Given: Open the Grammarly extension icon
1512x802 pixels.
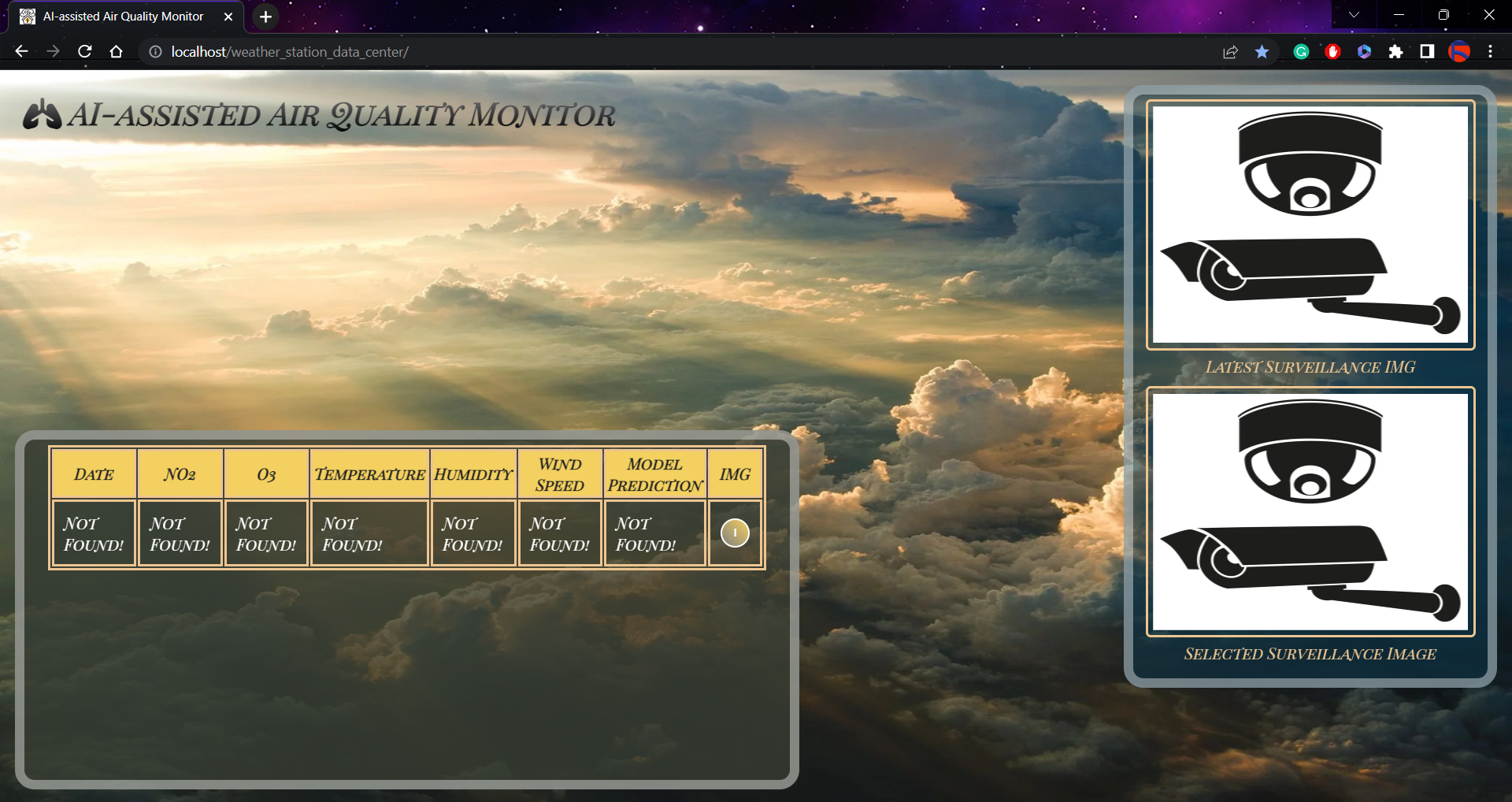Looking at the screenshot, I should 1301,51.
